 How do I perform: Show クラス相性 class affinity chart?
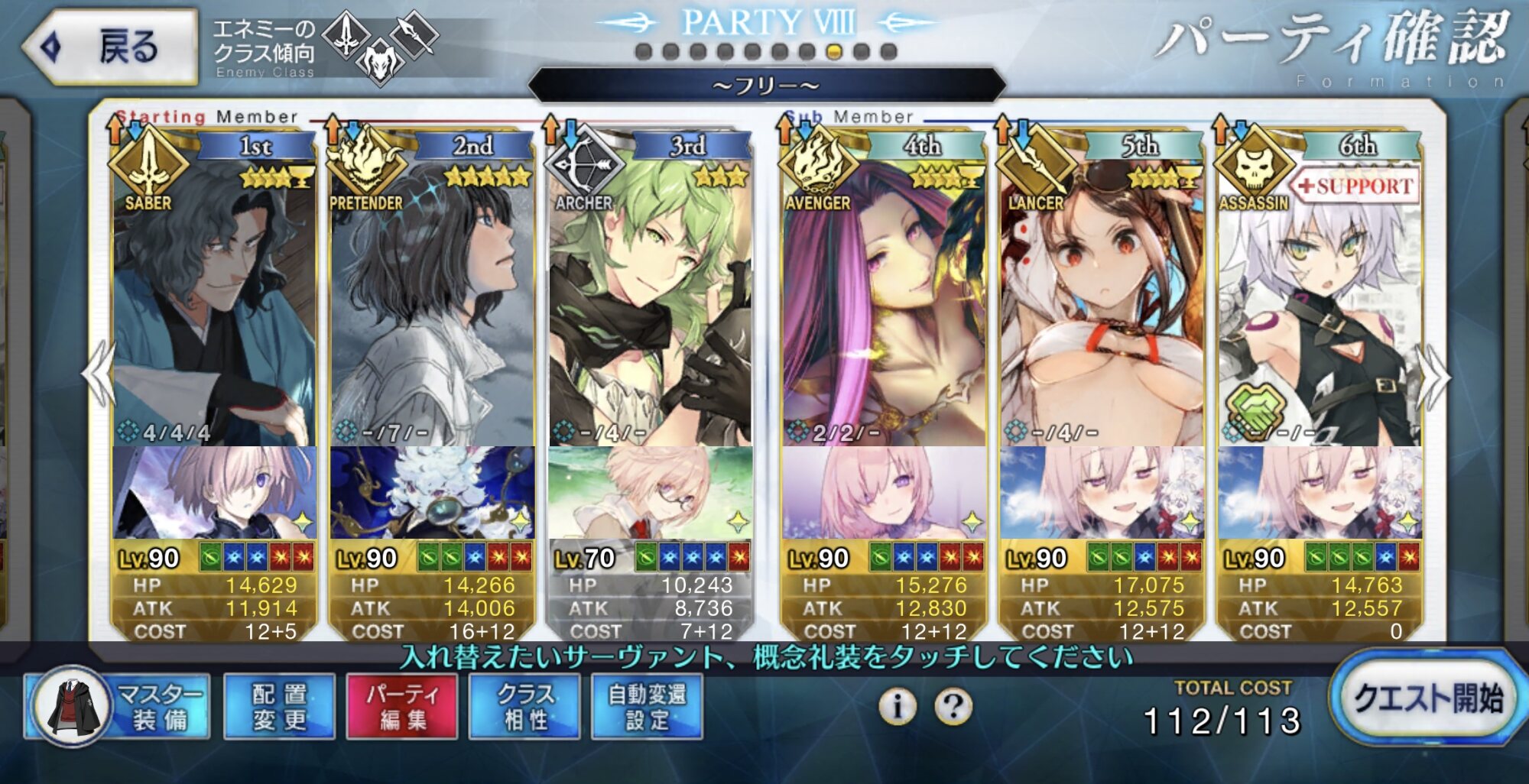coord(525,706)
